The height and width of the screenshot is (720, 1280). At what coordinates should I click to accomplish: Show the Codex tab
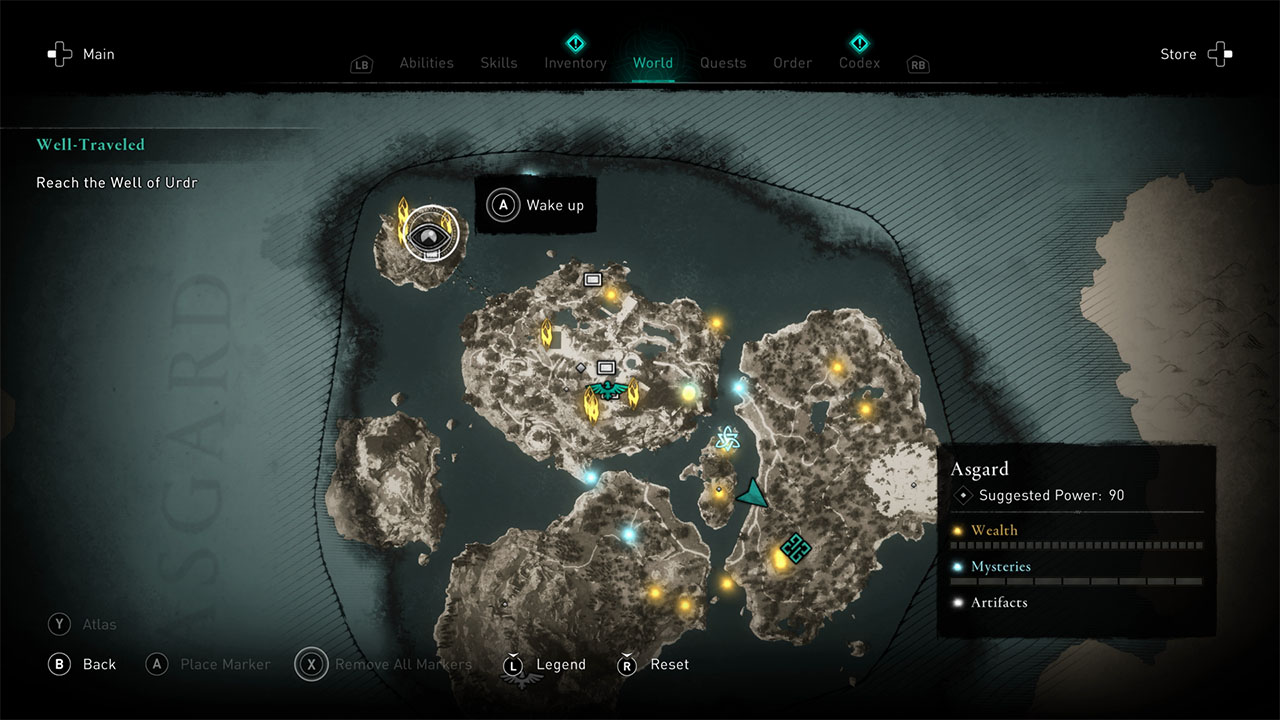[x=859, y=63]
